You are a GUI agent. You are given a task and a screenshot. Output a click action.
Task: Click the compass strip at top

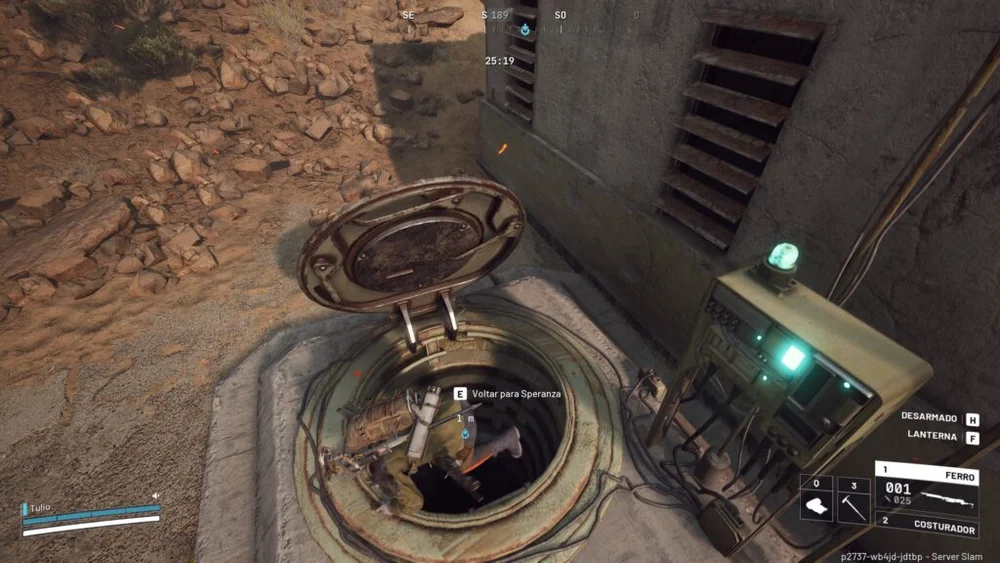coord(520,17)
